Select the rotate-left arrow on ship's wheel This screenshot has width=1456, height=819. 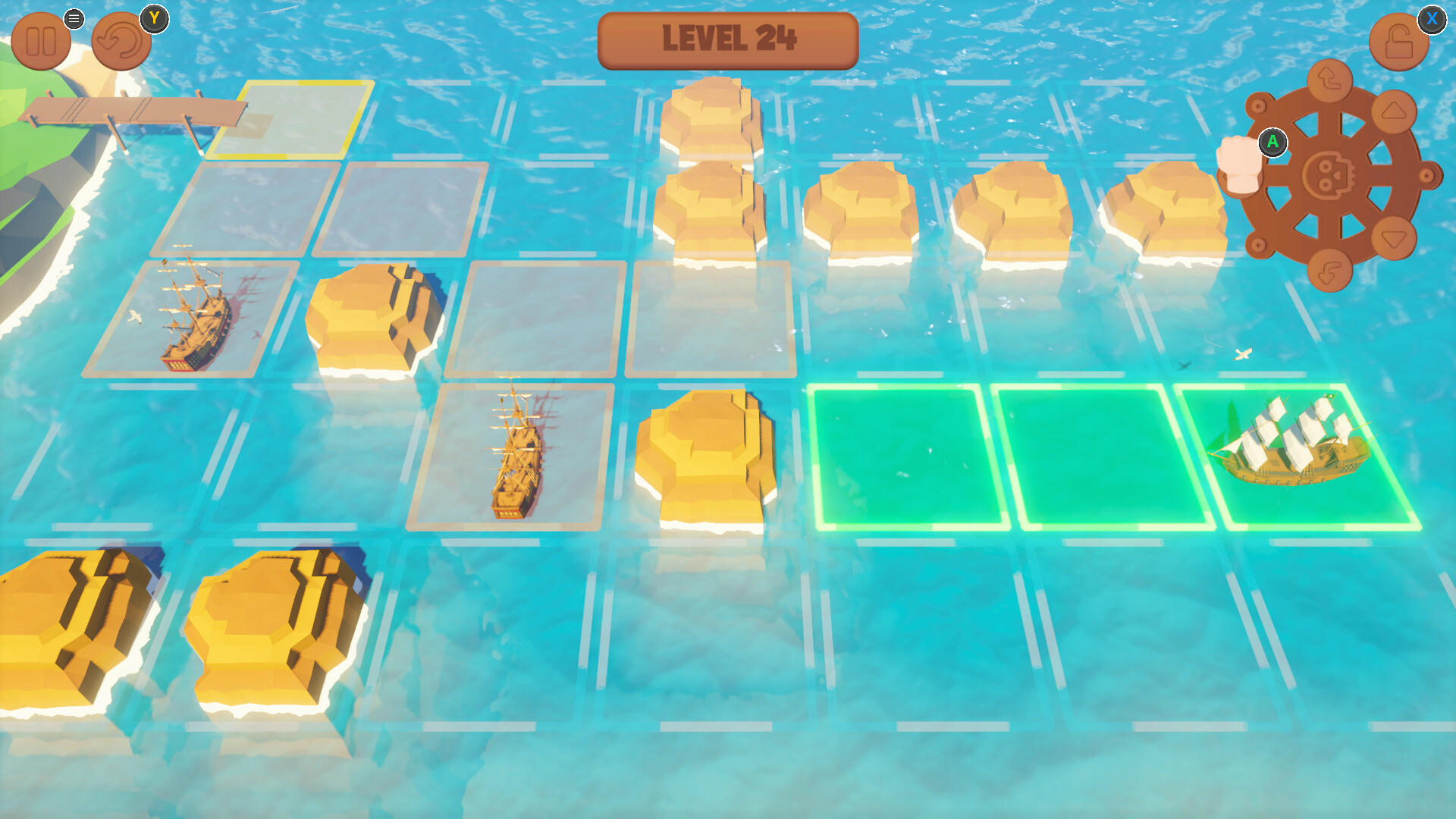click(1328, 82)
